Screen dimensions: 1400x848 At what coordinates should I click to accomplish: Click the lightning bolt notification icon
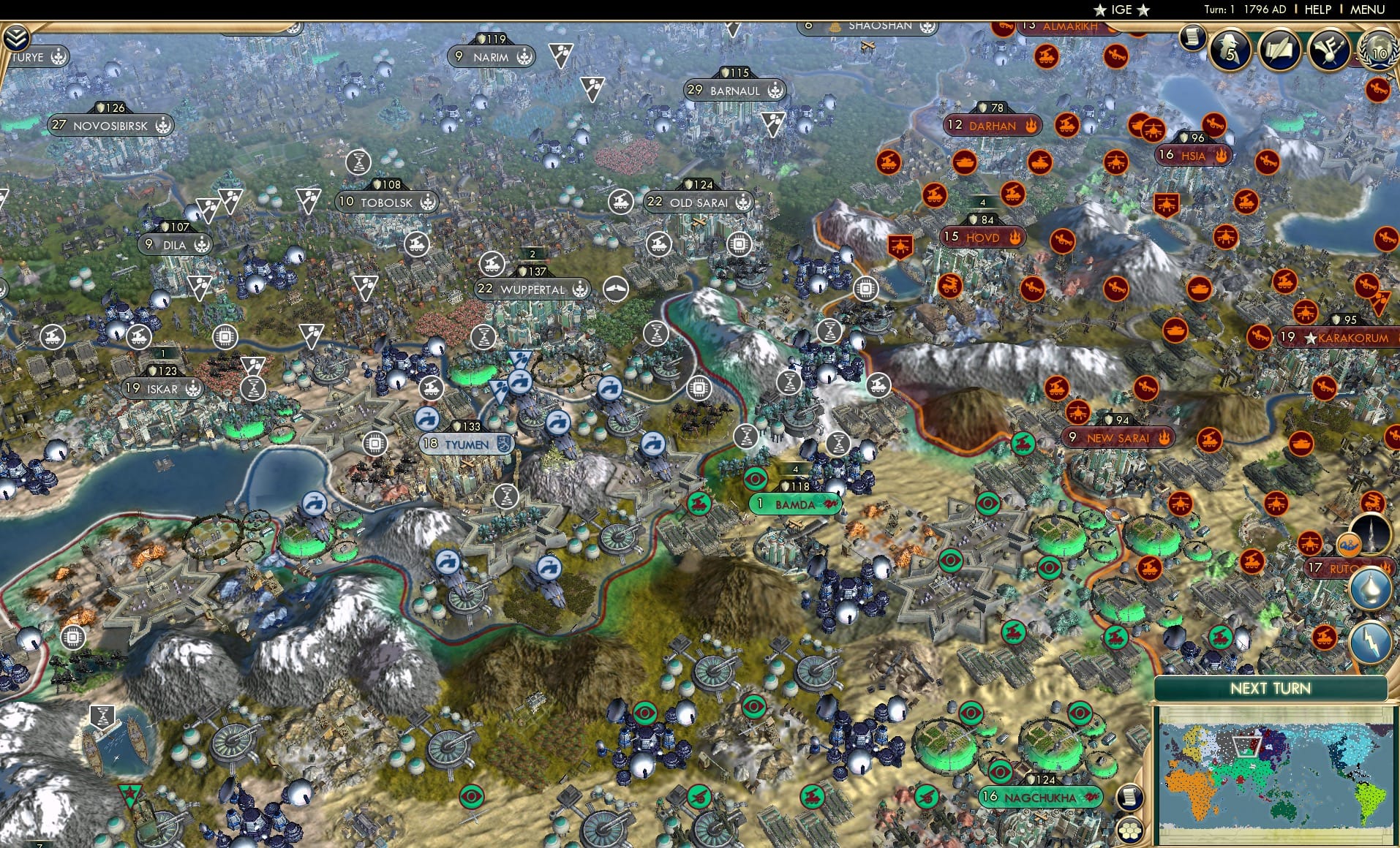click(x=1372, y=641)
